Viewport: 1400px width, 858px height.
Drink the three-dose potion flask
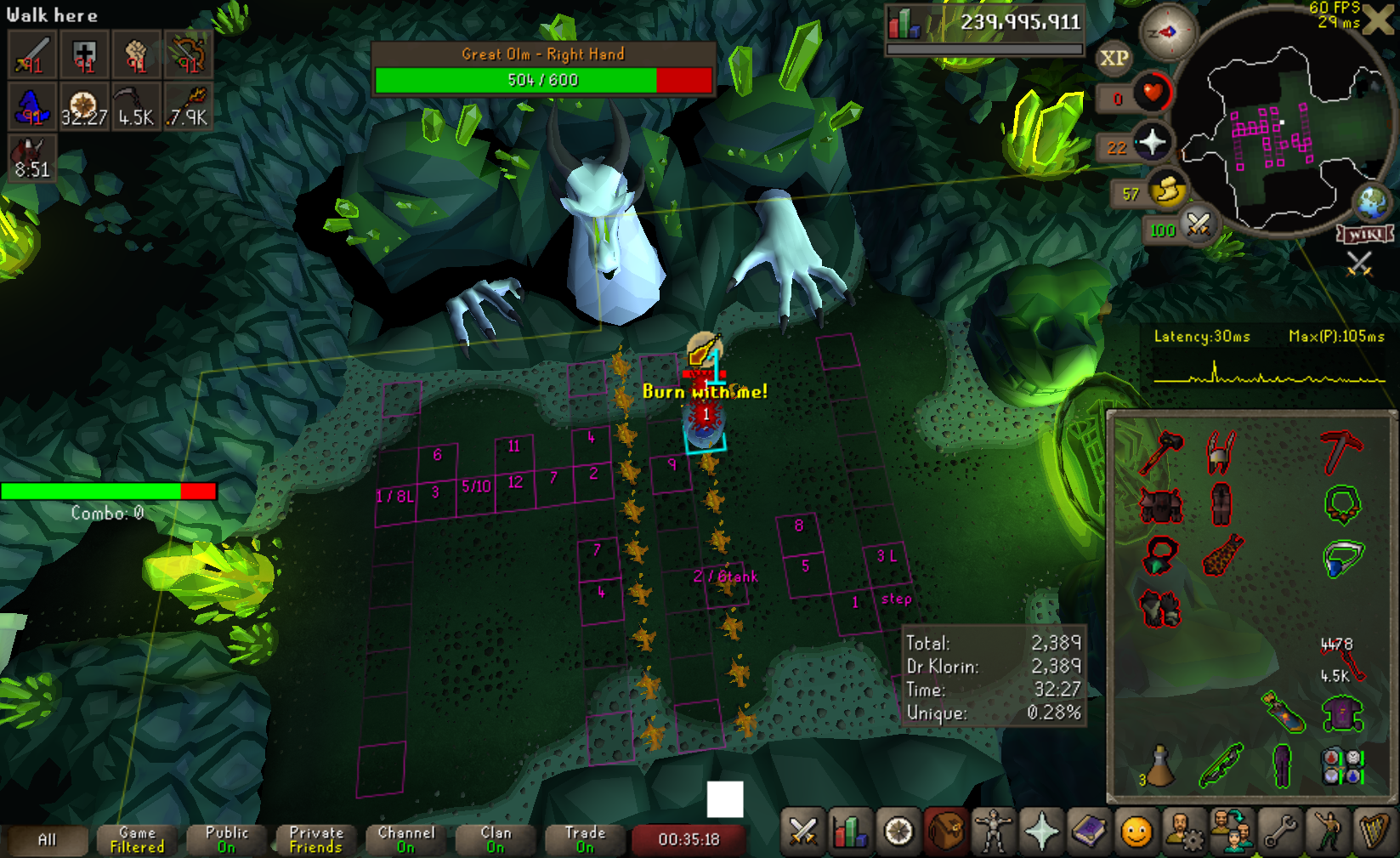1159,765
